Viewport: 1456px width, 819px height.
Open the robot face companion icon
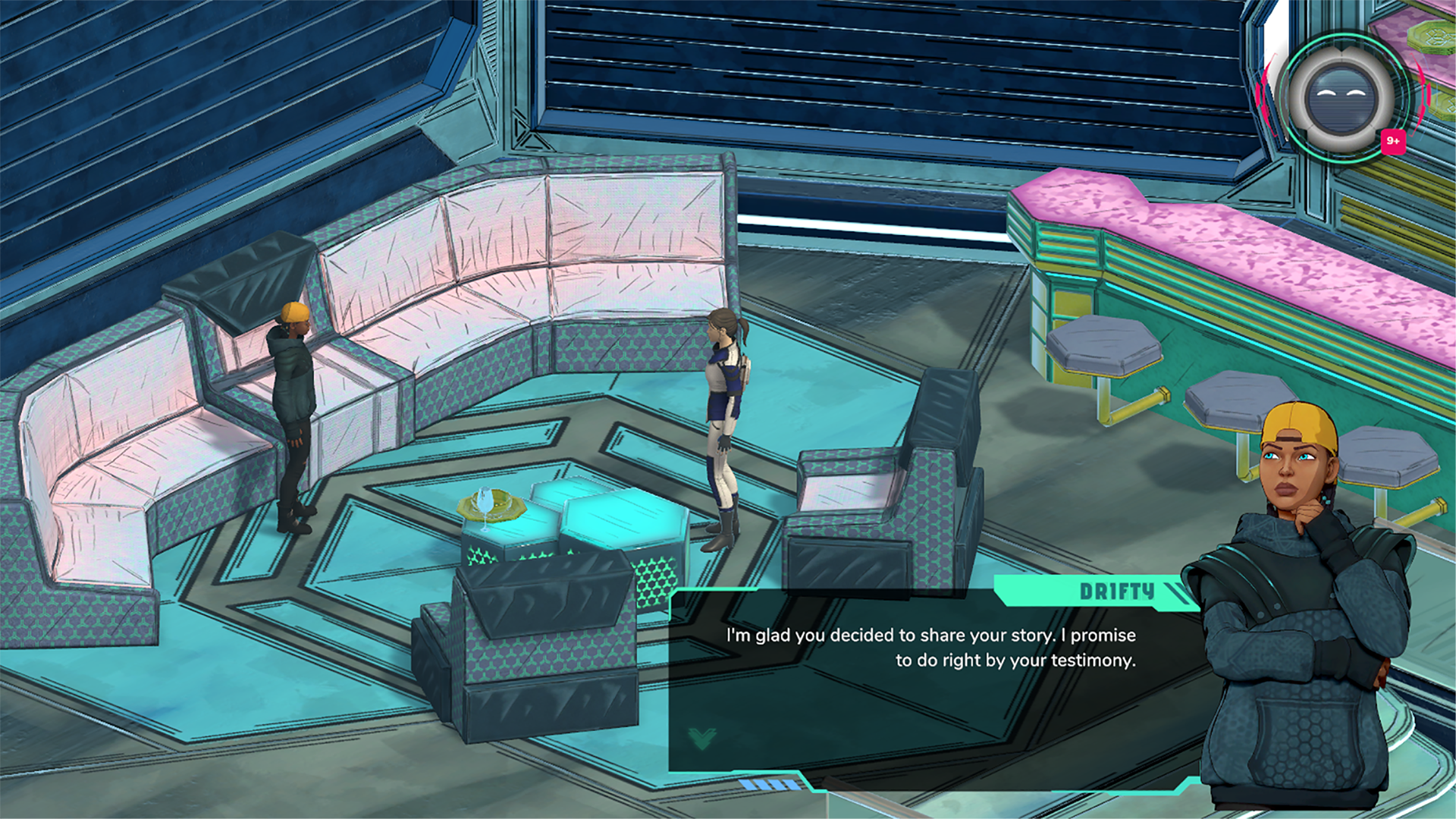[x=1341, y=99]
